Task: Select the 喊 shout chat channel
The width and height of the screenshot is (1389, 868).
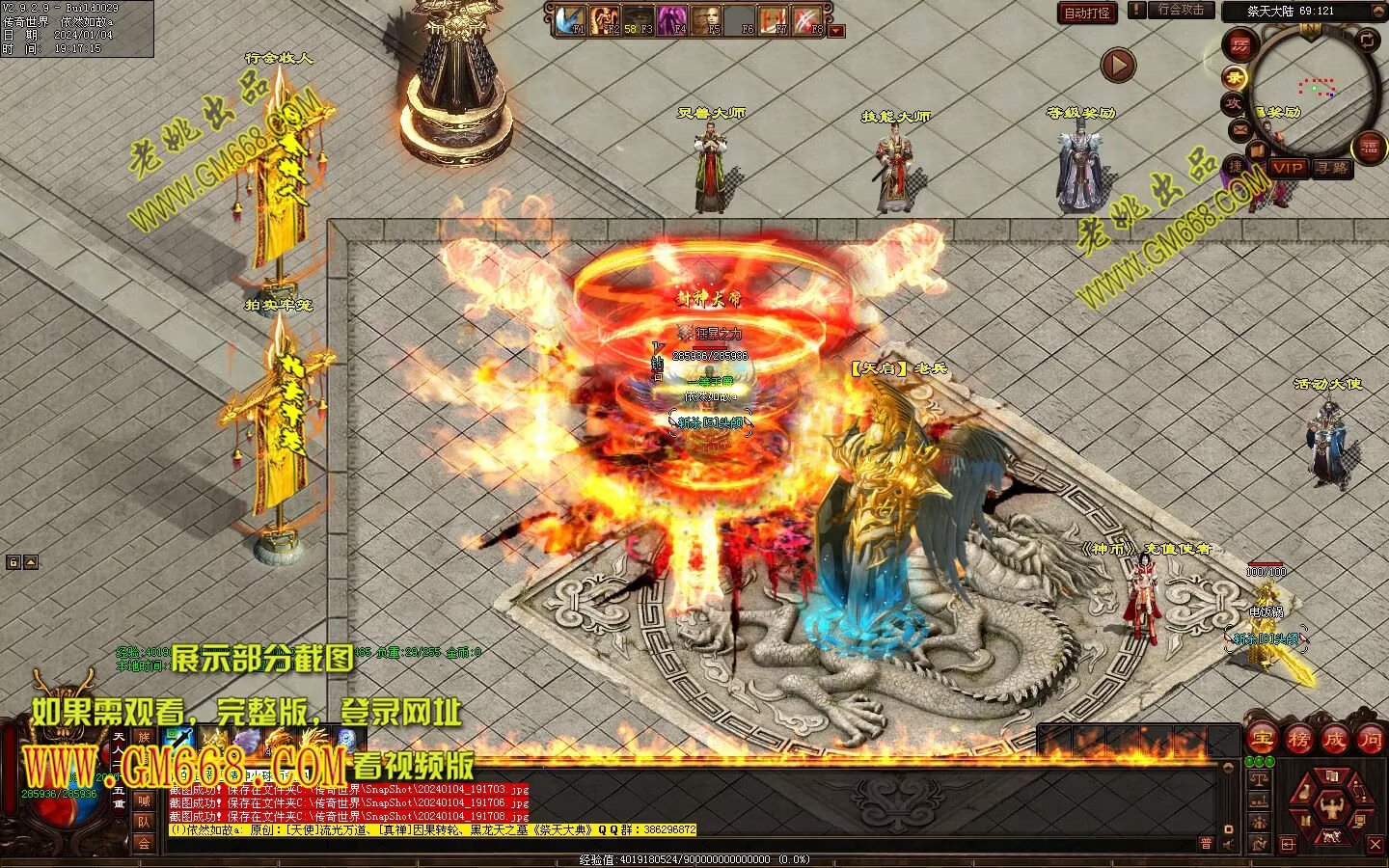Action: [144, 800]
